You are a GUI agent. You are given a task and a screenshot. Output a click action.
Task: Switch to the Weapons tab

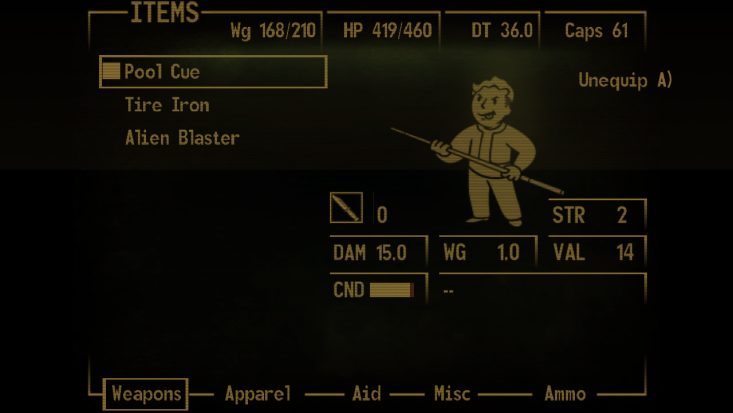coord(146,394)
